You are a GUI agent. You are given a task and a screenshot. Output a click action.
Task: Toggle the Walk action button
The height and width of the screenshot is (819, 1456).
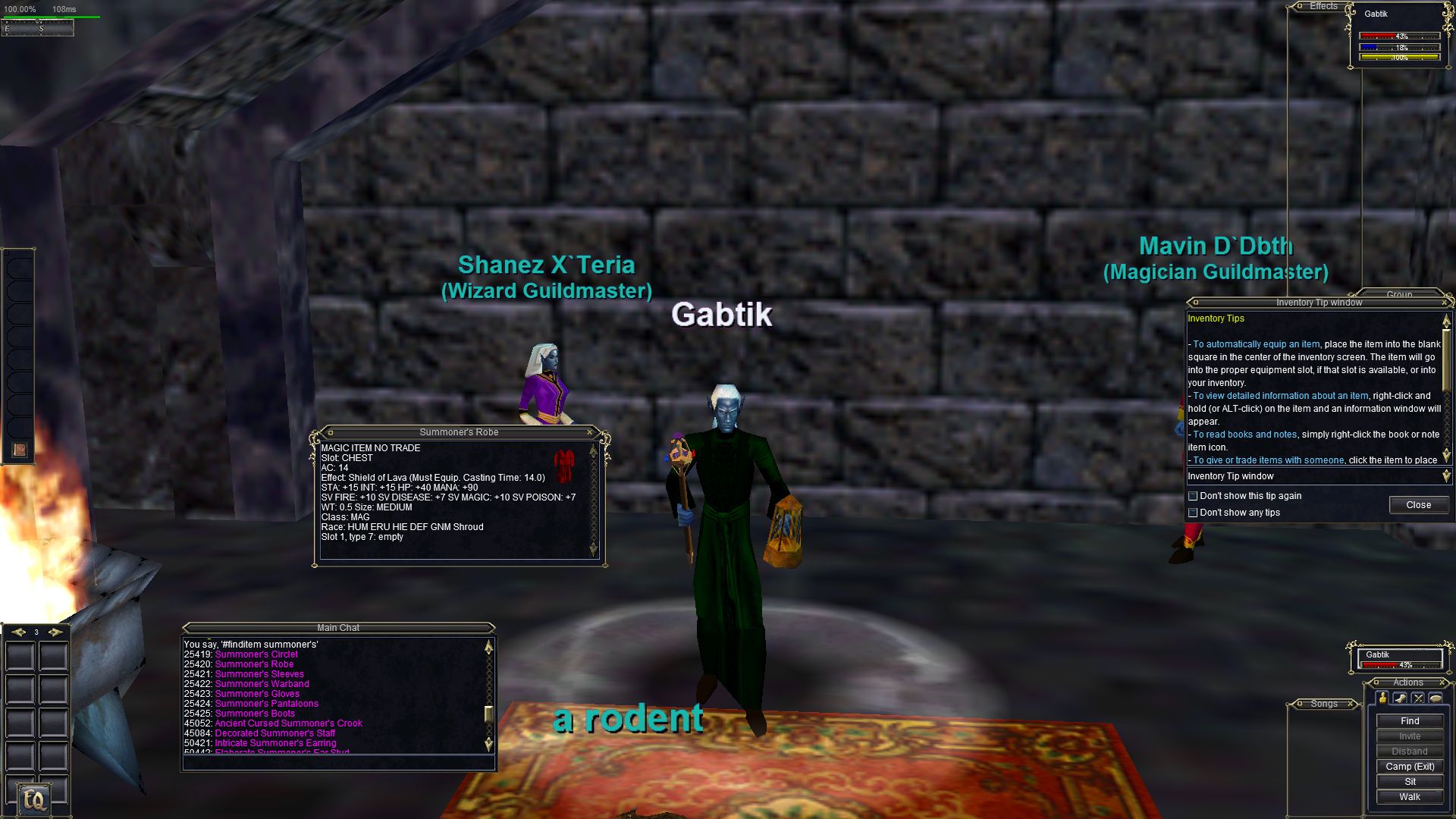click(1409, 797)
